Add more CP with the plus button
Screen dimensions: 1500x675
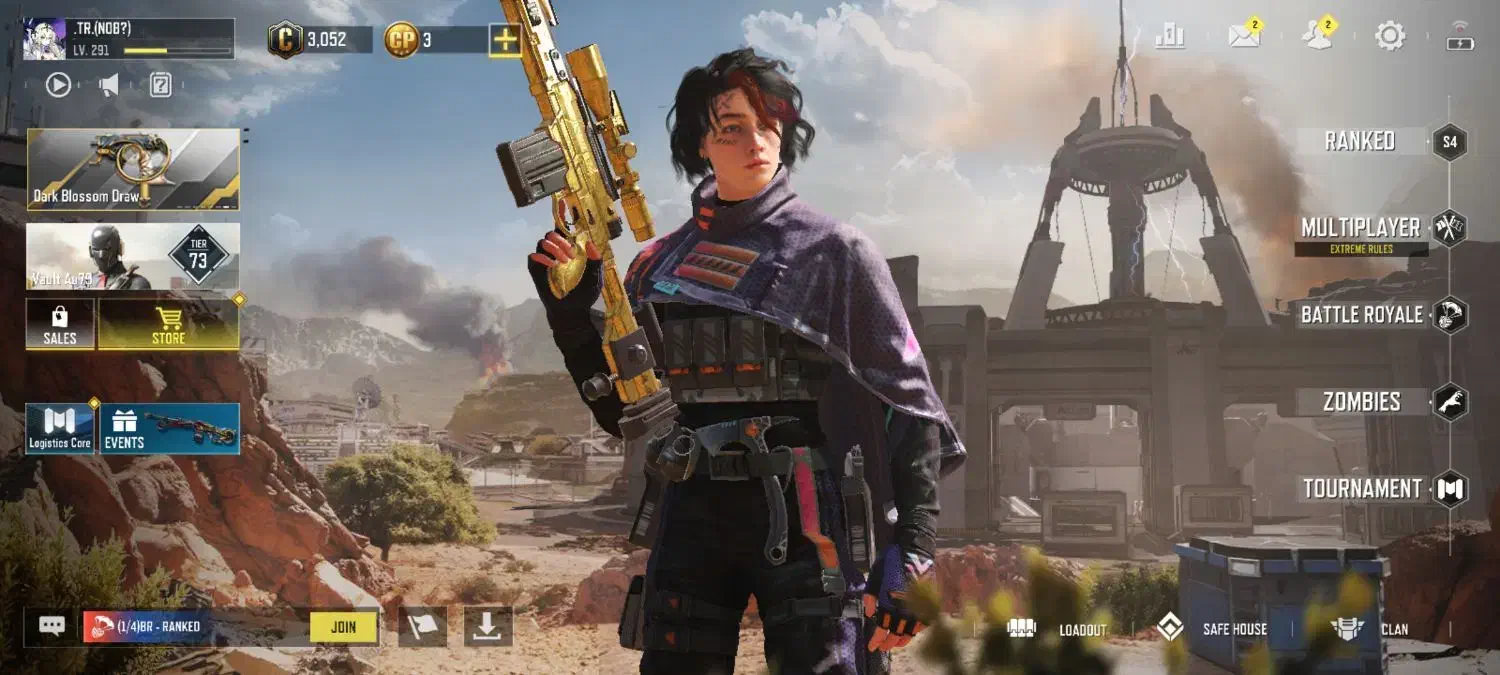pyautogui.click(x=504, y=40)
